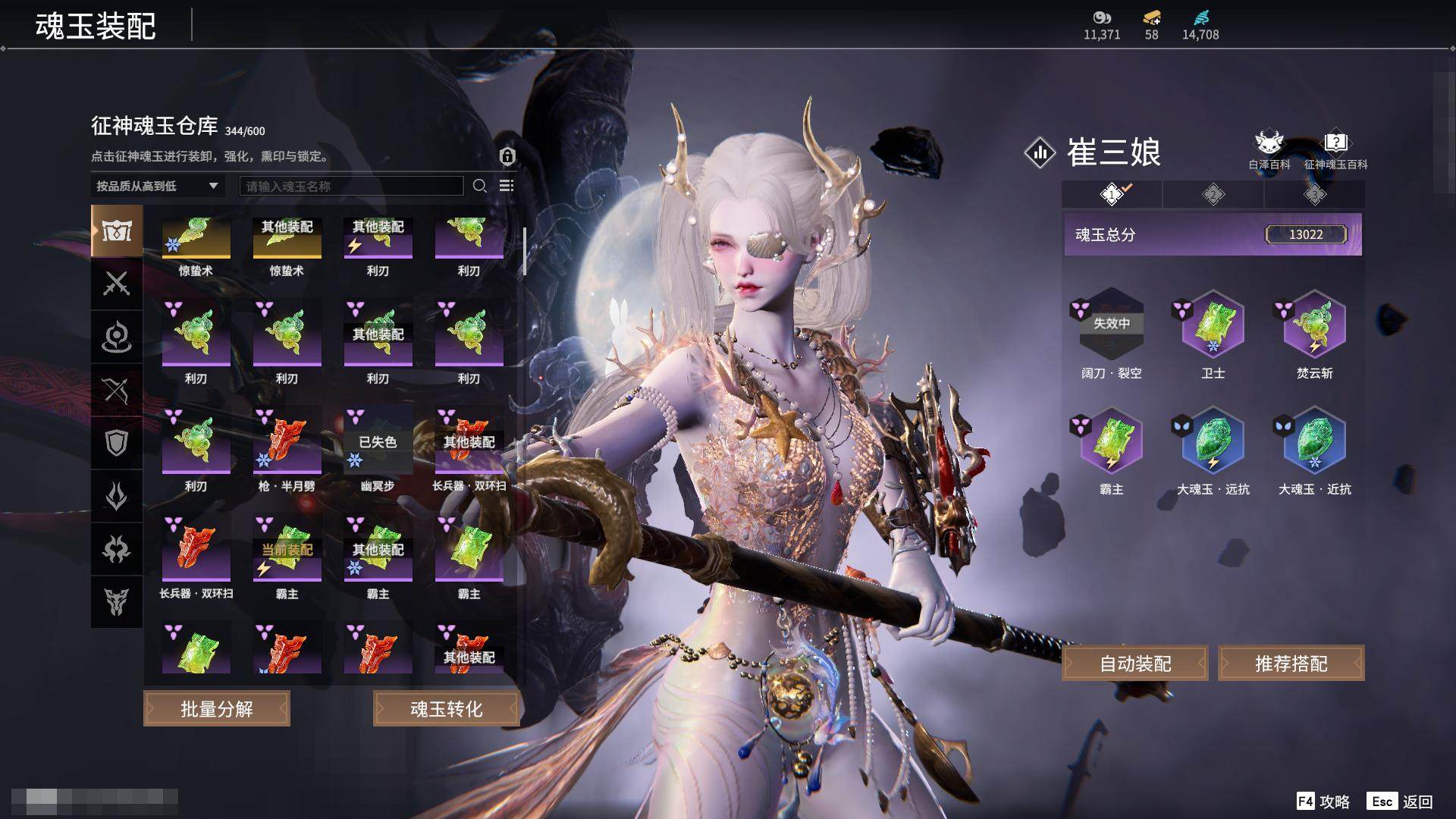1456x819 pixels.
Task: Switch to the crossed swords category tab
Action: tap(116, 284)
